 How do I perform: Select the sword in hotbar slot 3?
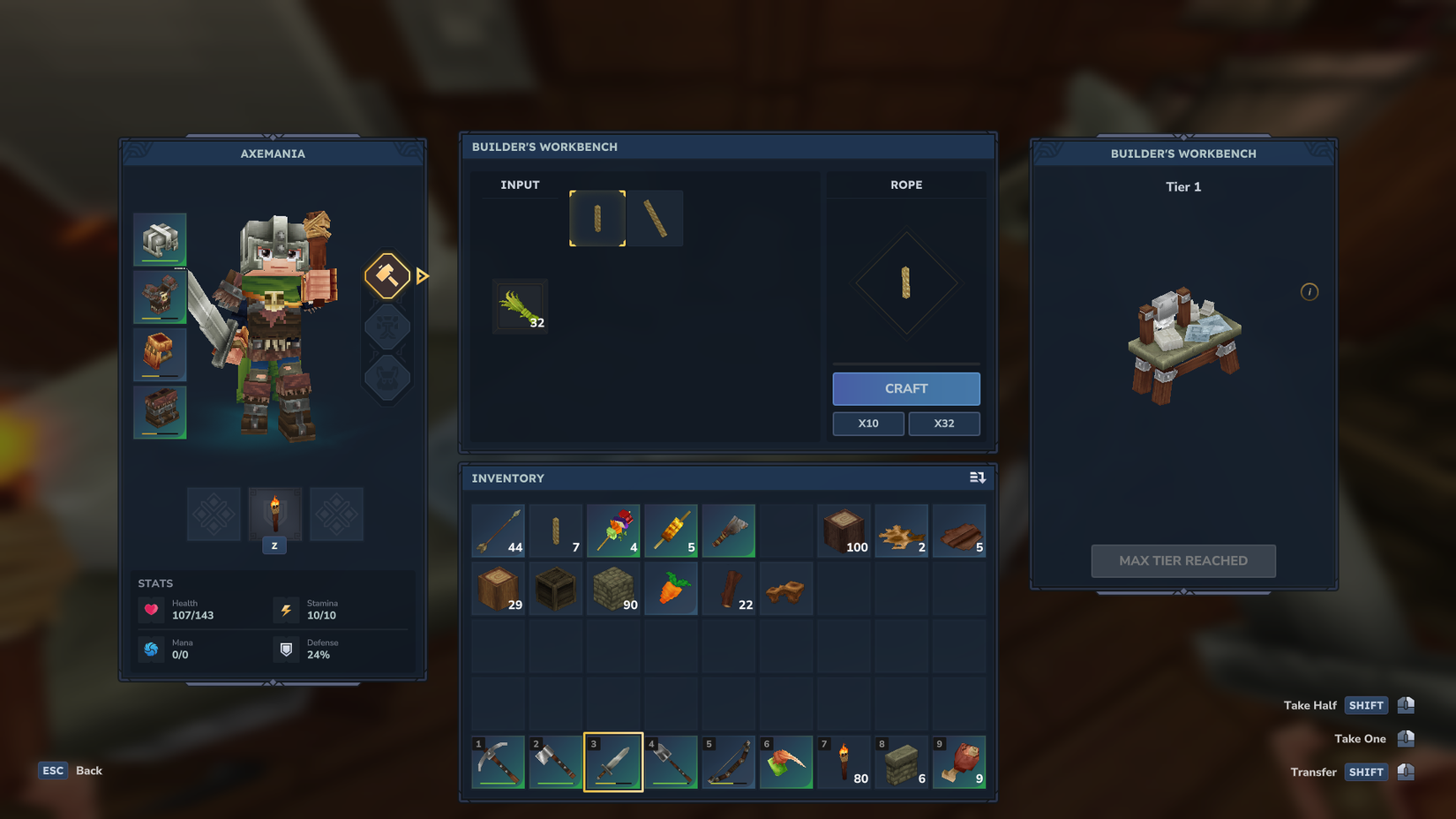click(613, 762)
